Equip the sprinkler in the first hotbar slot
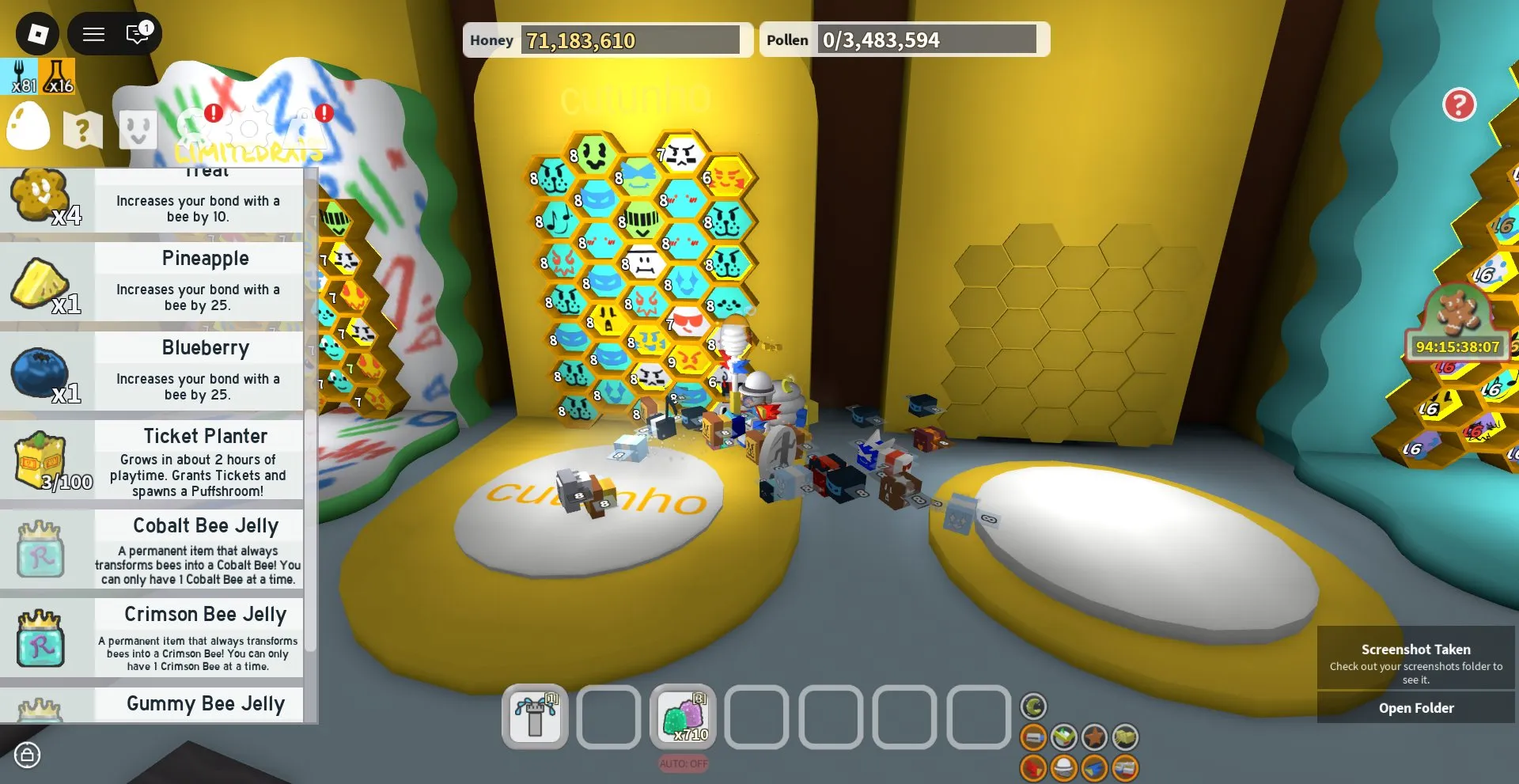Screen dimensions: 1519x784 pos(535,718)
